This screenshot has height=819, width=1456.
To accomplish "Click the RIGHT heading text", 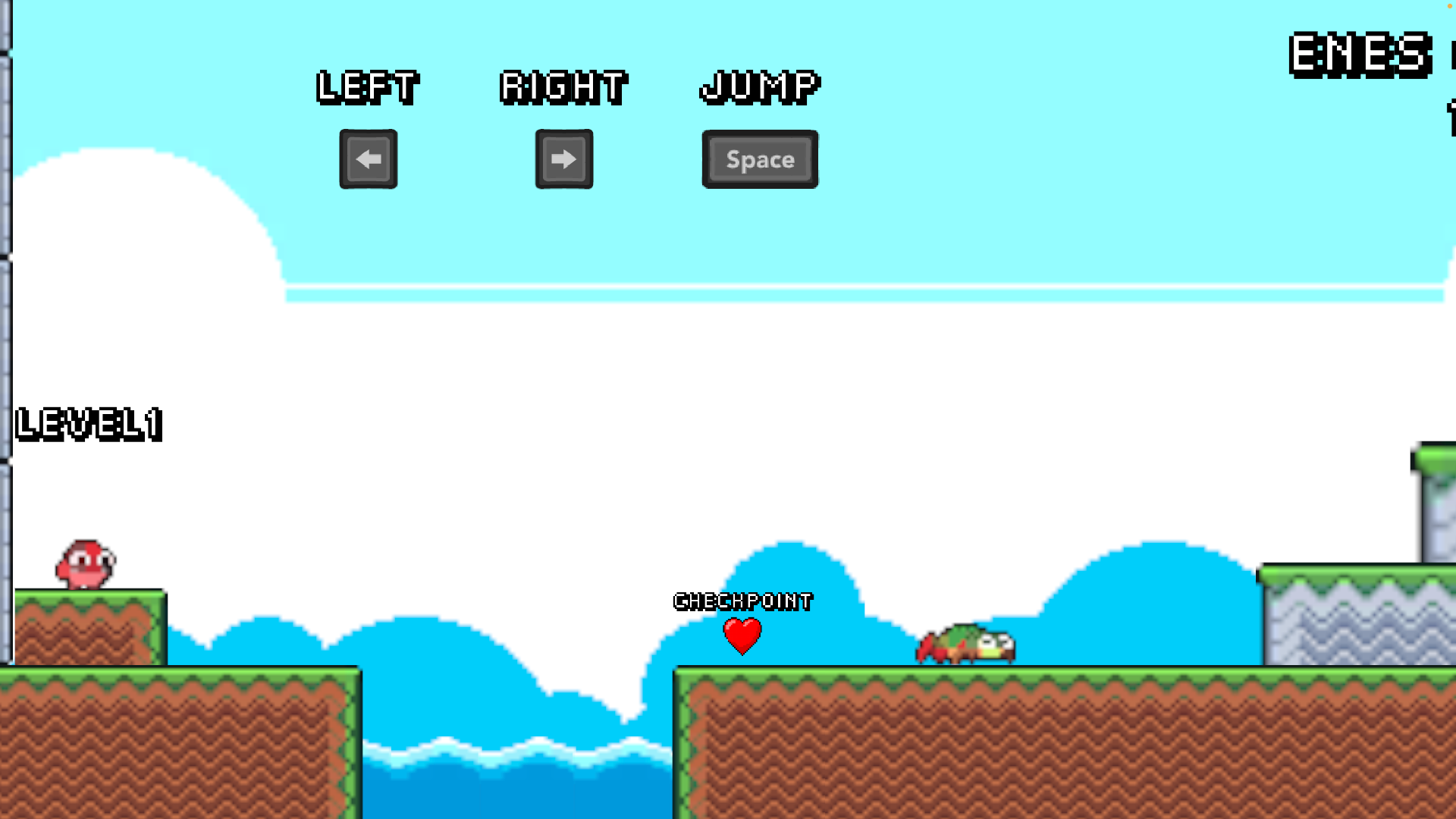I will 564,86.
